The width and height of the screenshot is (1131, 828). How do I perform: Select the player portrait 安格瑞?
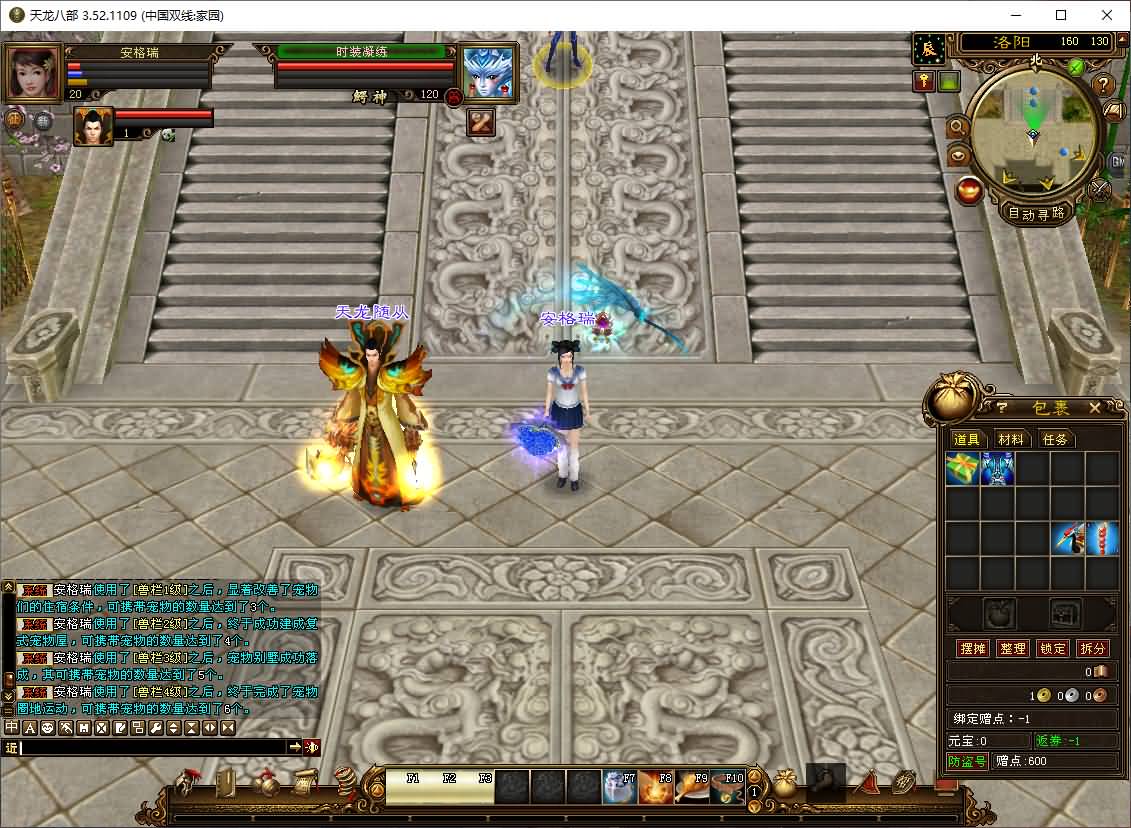click(x=32, y=73)
